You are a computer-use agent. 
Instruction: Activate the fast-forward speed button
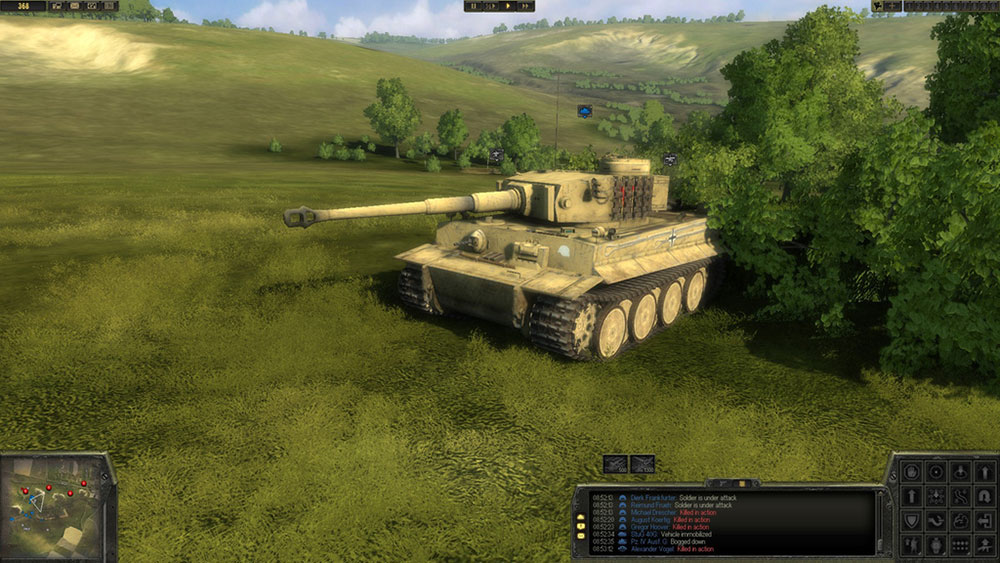[x=525, y=6]
